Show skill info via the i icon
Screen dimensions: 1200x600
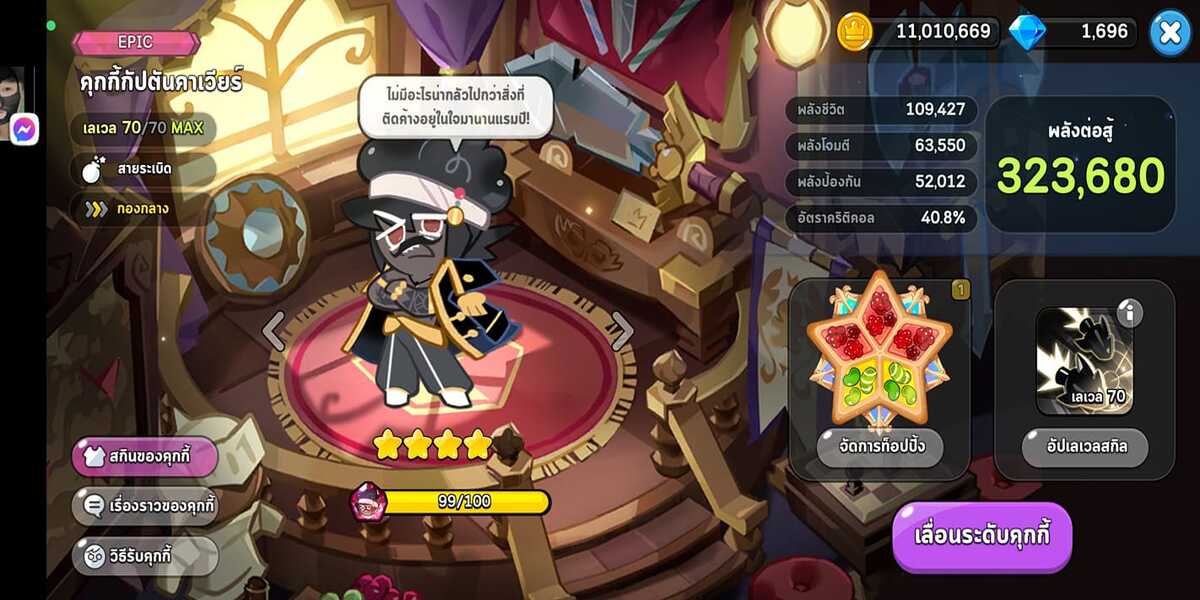(x=1128, y=314)
